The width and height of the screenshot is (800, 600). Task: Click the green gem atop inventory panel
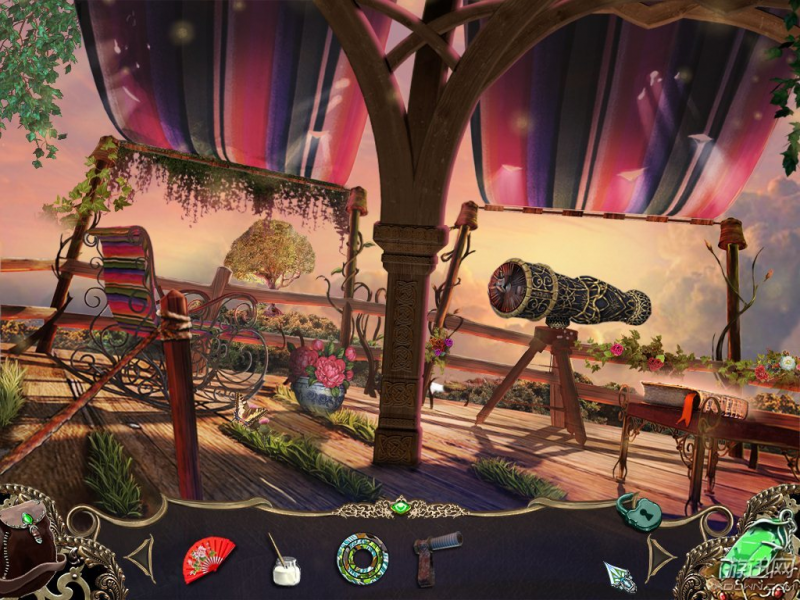[x=400, y=508]
